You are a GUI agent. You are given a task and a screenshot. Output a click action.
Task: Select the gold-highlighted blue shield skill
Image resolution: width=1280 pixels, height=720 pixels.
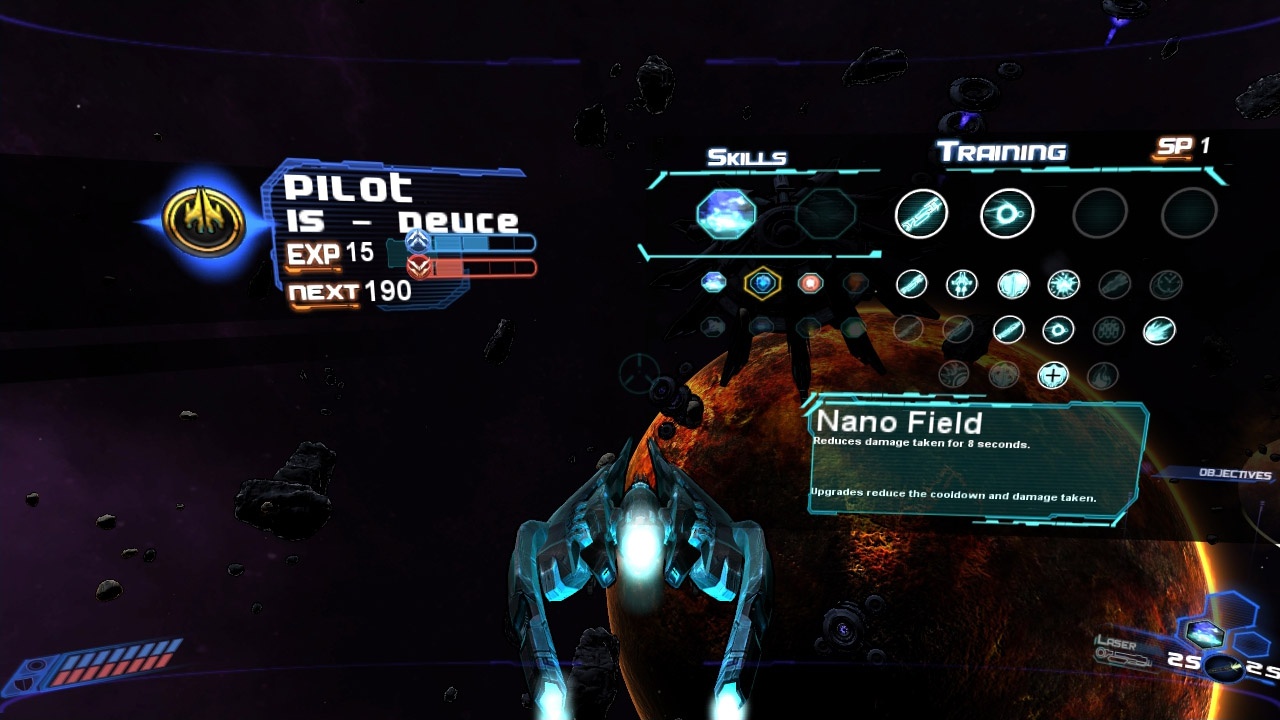(762, 284)
